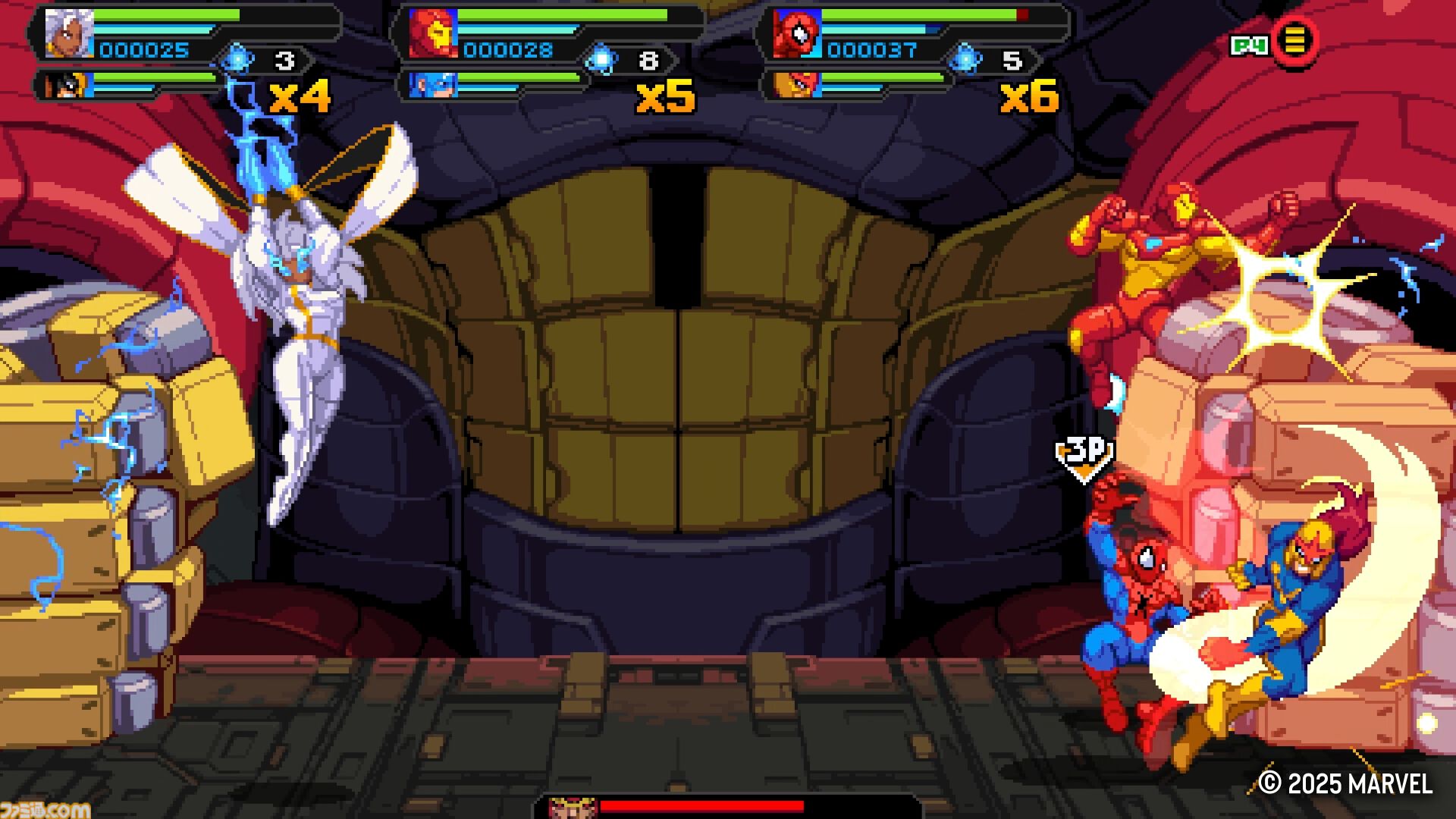1456x819 pixels.
Task: Click Spider-Man's blue energy orb icon
Action: pos(966,60)
